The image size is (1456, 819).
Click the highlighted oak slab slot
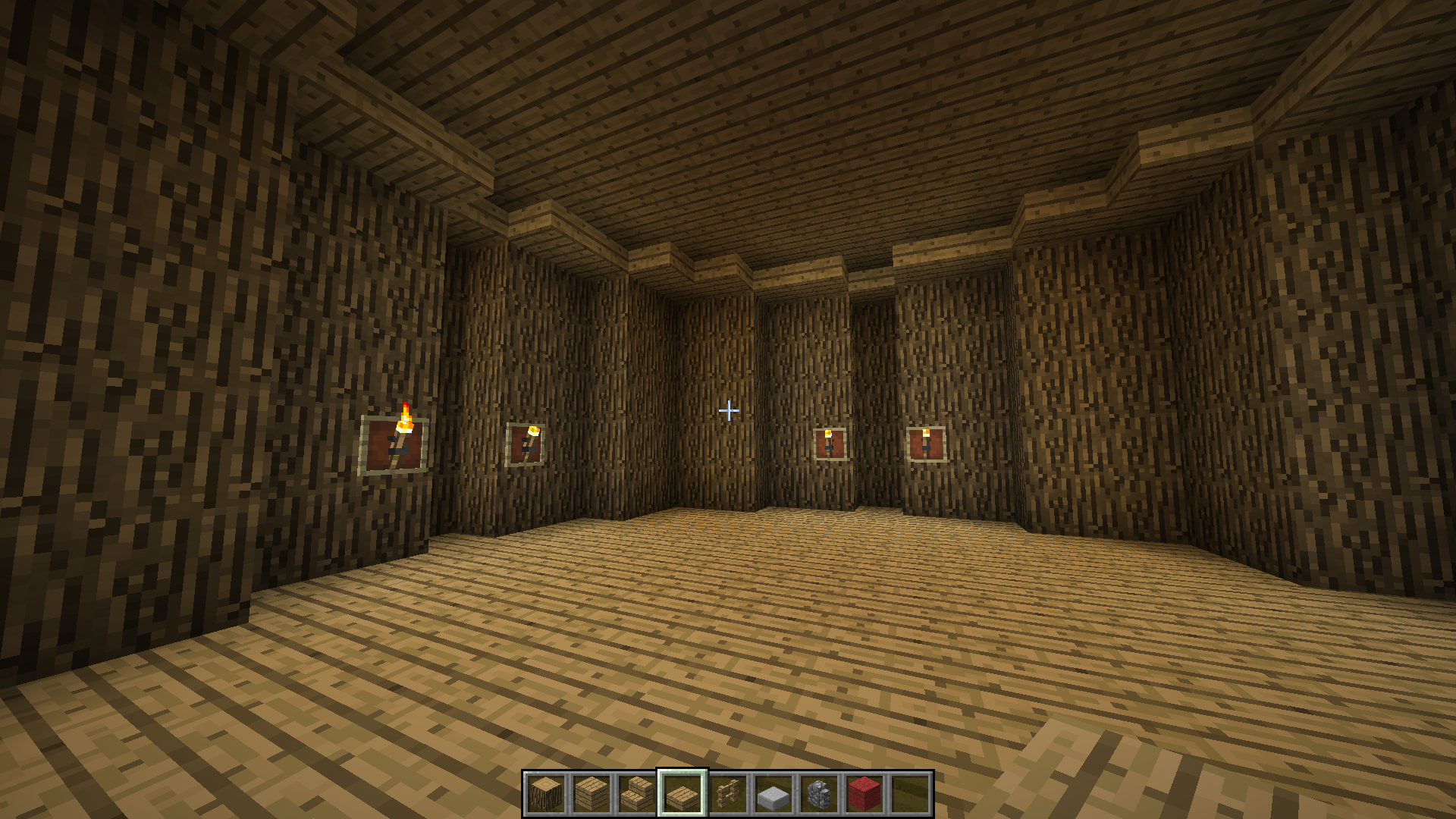click(682, 794)
